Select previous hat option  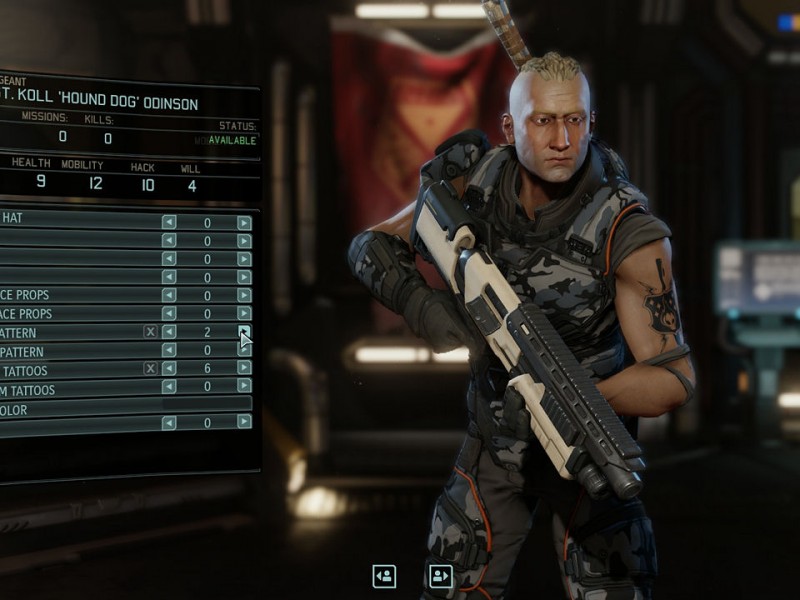point(169,223)
